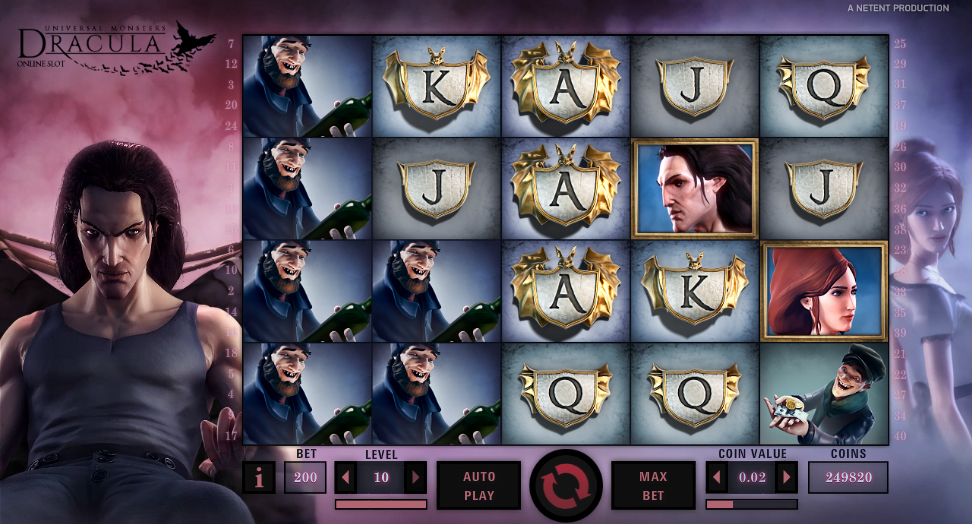Decrease the bet level
The width and height of the screenshot is (972, 524).
tap(346, 477)
